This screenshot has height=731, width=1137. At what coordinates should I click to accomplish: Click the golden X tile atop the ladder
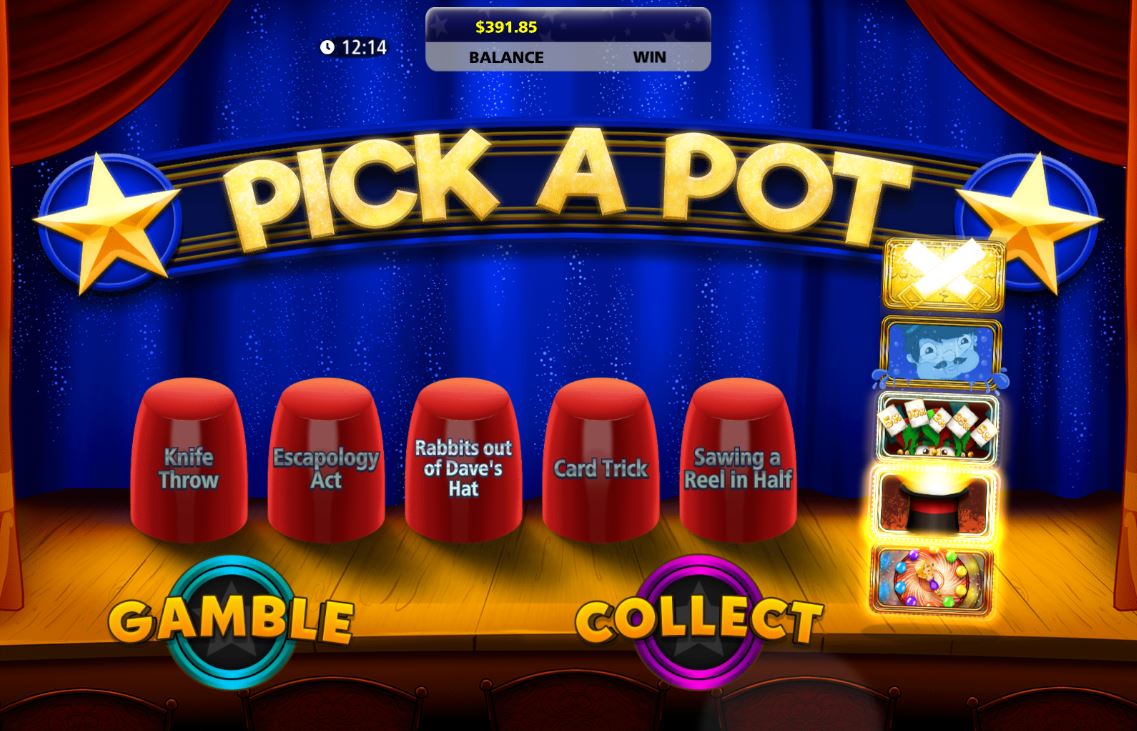pyautogui.click(x=943, y=272)
